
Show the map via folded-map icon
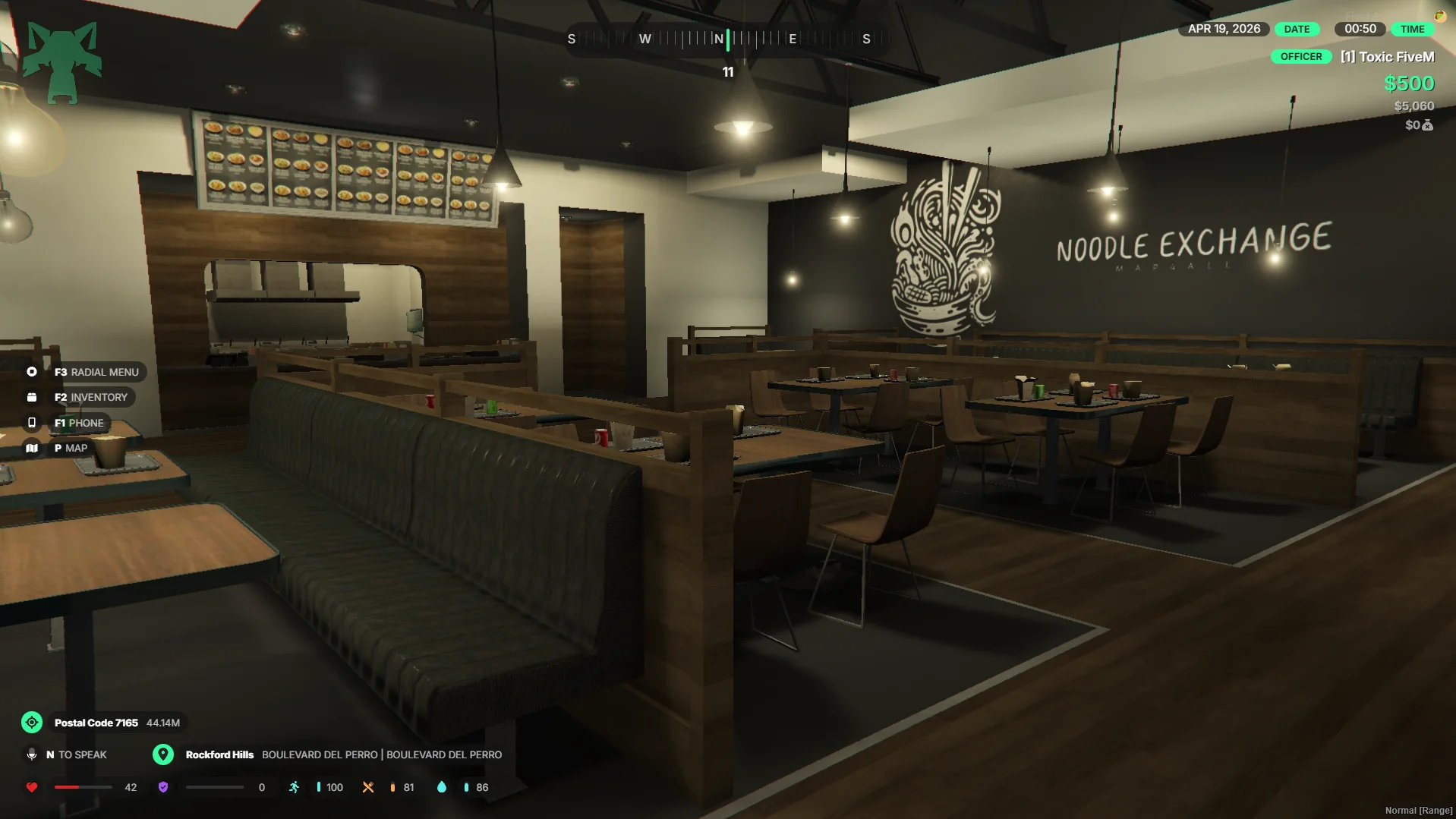pos(32,449)
